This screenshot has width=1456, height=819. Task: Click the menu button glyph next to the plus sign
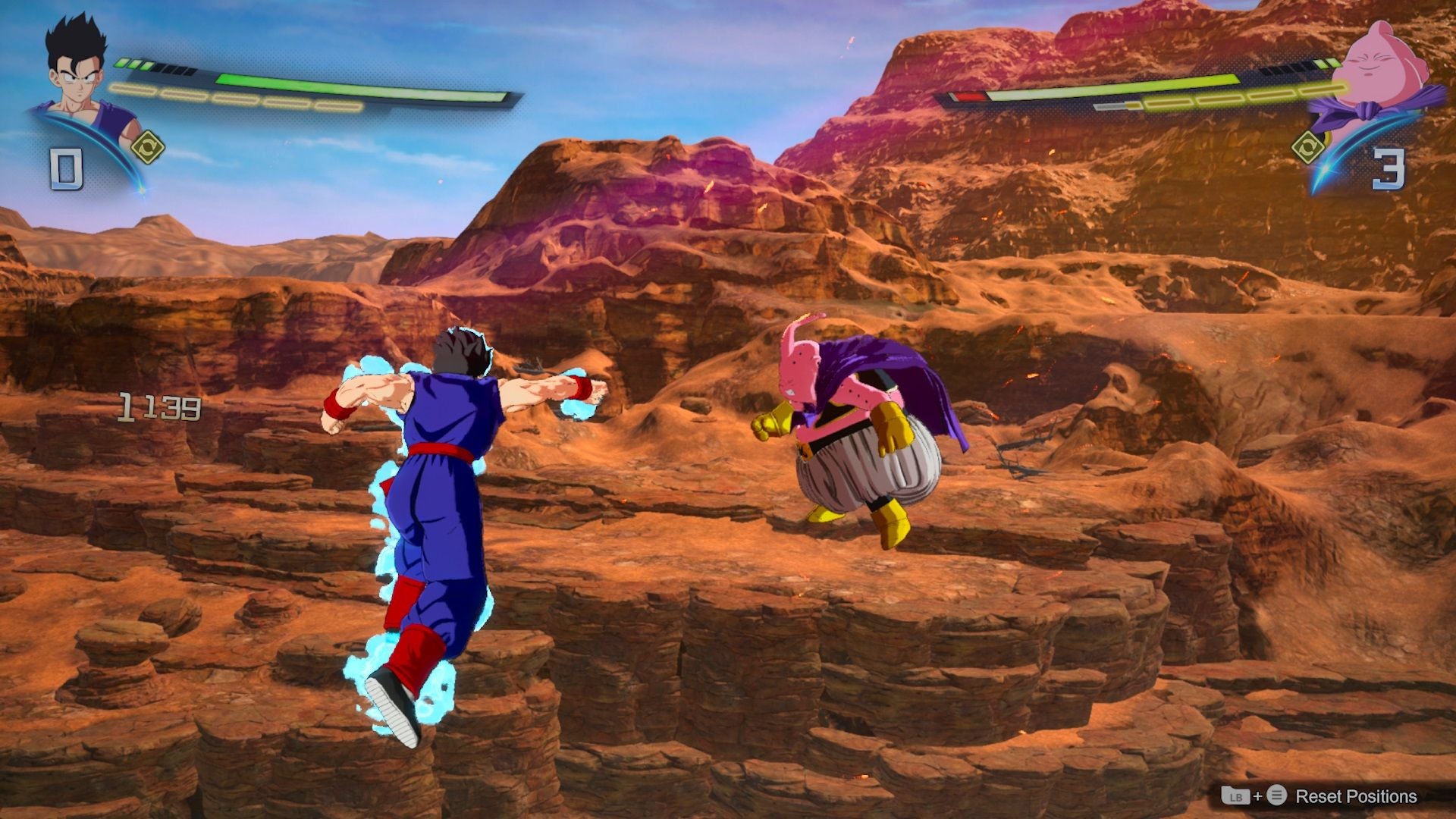1277,795
